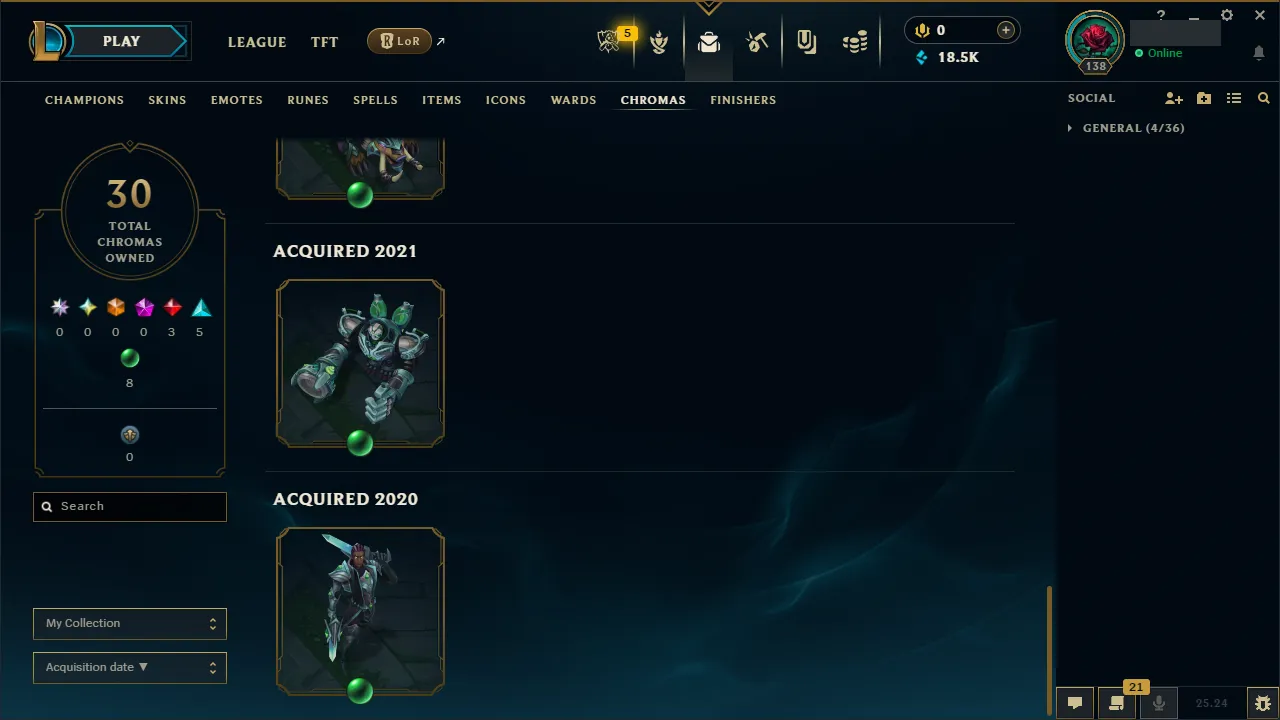1280x720 pixels.
Task: Select the green chroma gem under the 2021 chroma
Action: click(360, 444)
